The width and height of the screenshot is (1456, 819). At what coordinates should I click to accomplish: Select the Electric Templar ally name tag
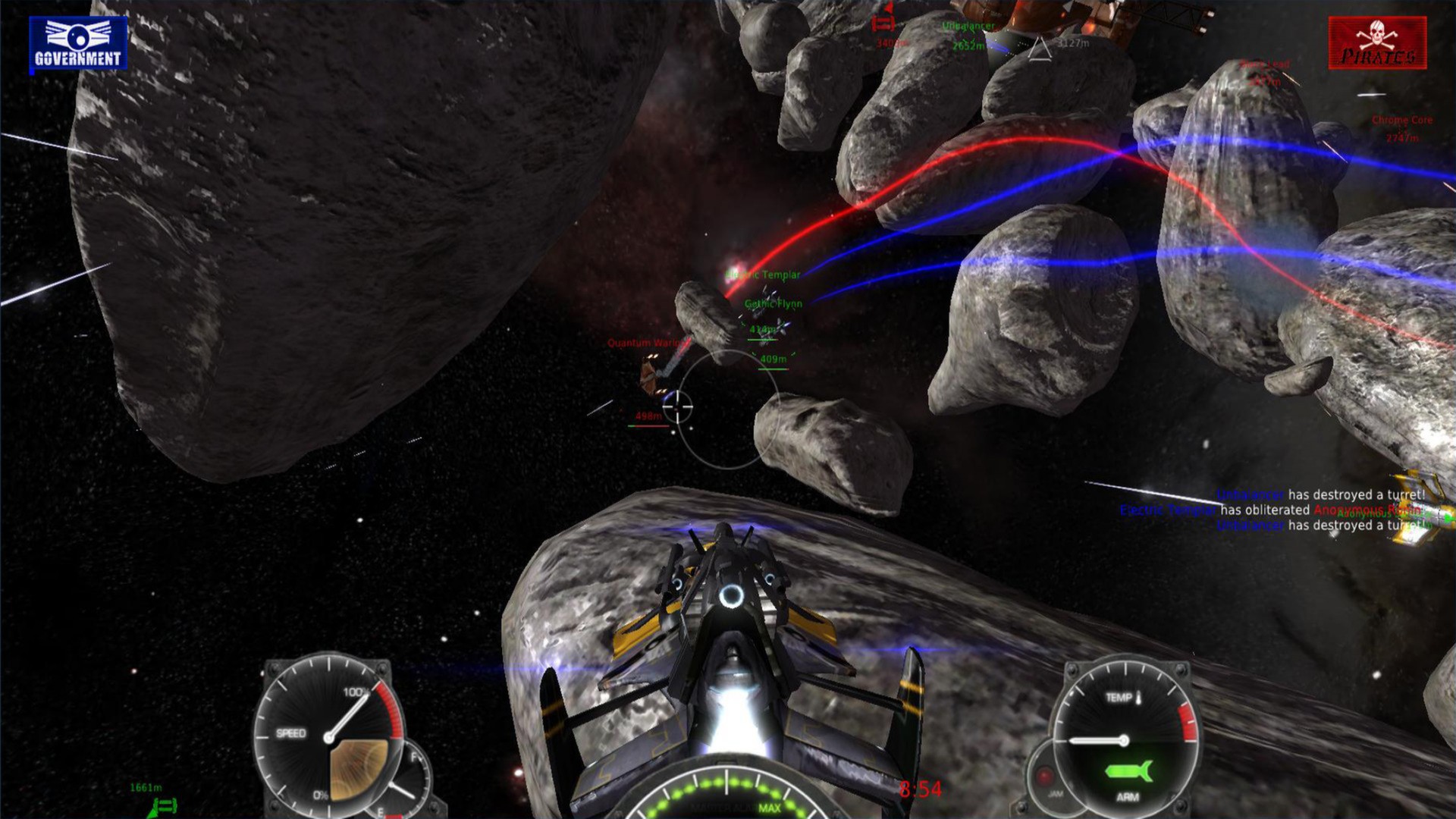click(764, 275)
